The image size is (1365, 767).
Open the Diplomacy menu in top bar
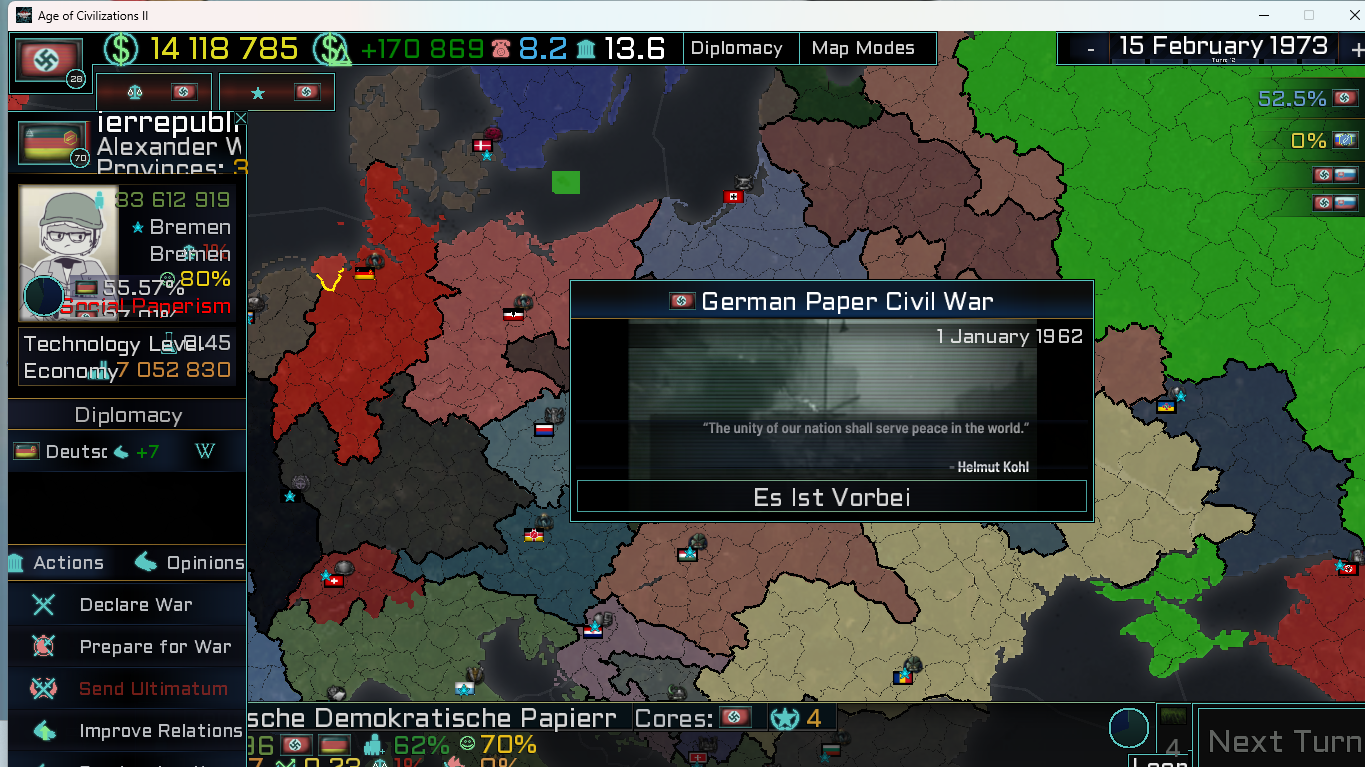tap(736, 48)
